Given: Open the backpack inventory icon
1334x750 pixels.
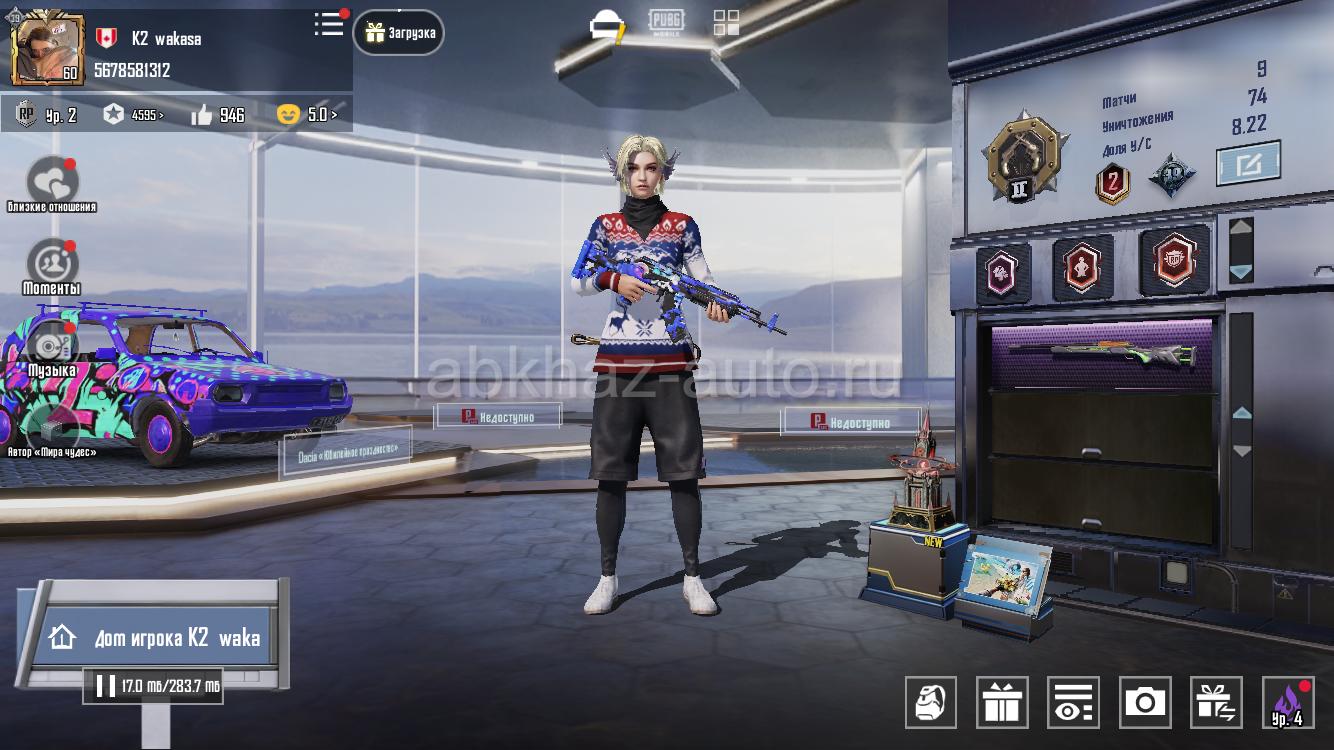Looking at the screenshot, I should click(931, 702).
